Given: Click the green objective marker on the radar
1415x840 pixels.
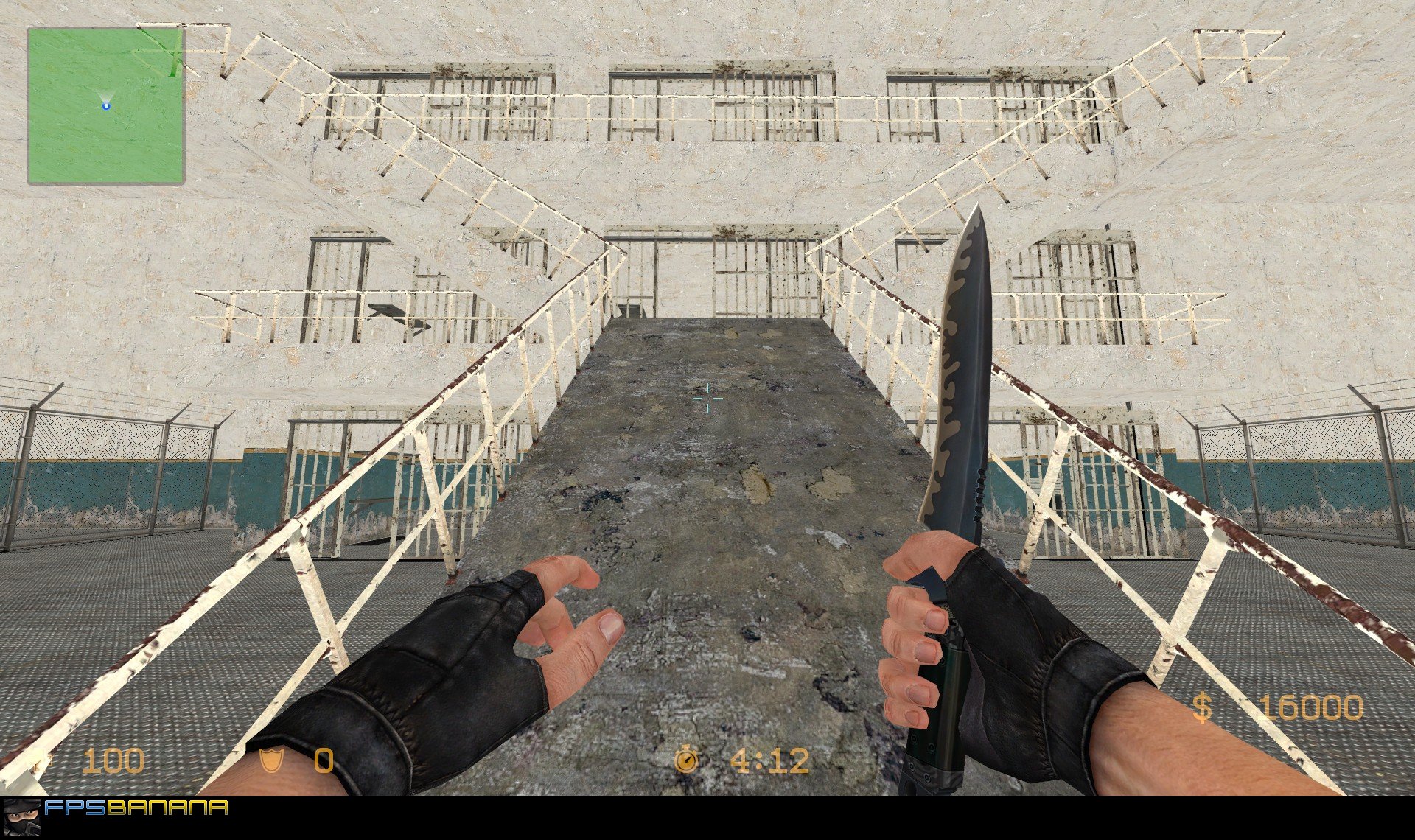Looking at the screenshot, I should pyautogui.click(x=171, y=68).
